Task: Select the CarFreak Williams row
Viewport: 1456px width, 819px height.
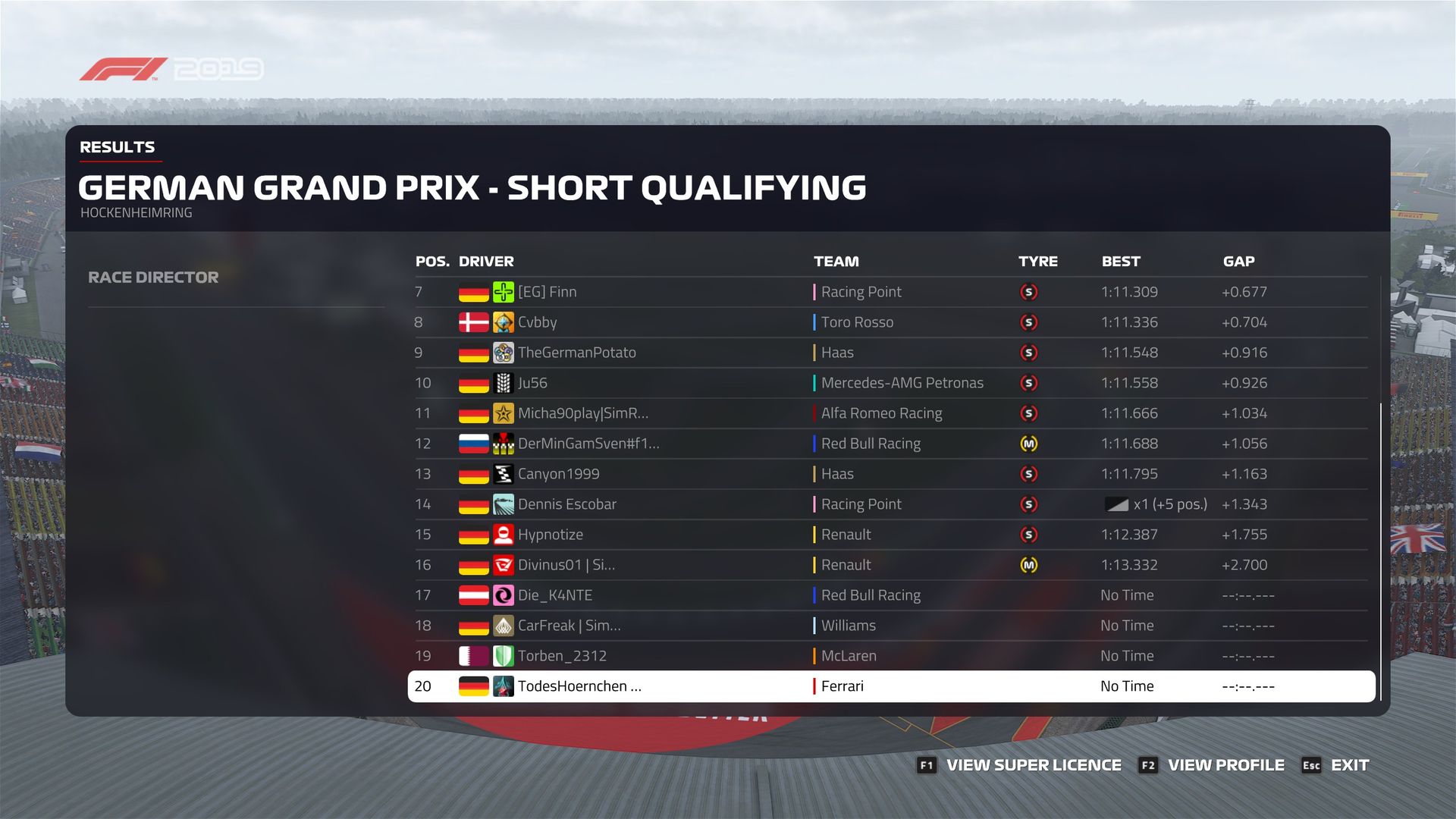Action: pyautogui.click(x=569, y=626)
